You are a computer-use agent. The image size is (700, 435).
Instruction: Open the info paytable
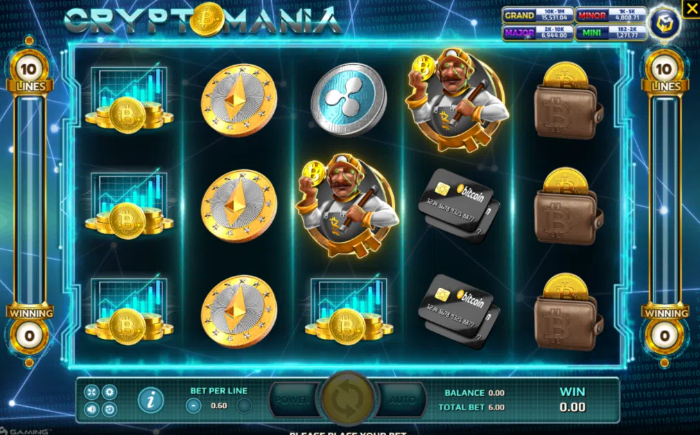click(x=151, y=400)
